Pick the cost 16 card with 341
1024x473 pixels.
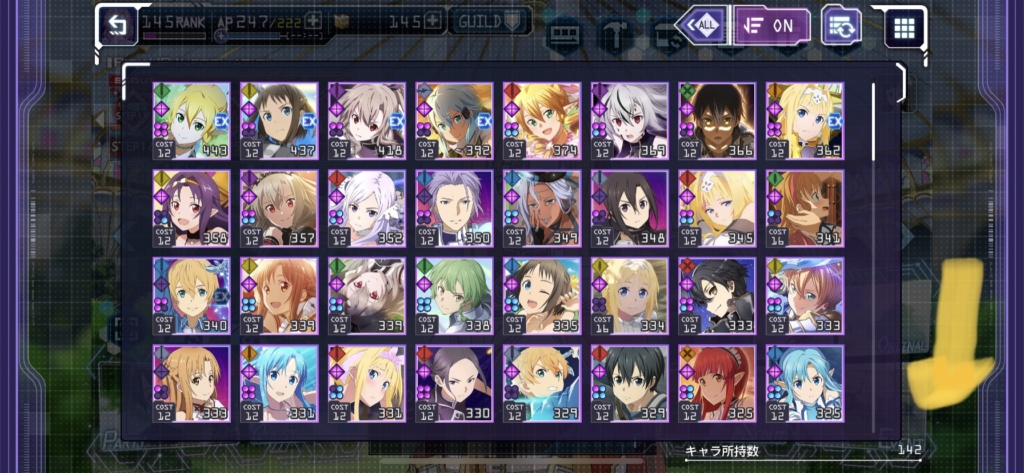point(805,208)
